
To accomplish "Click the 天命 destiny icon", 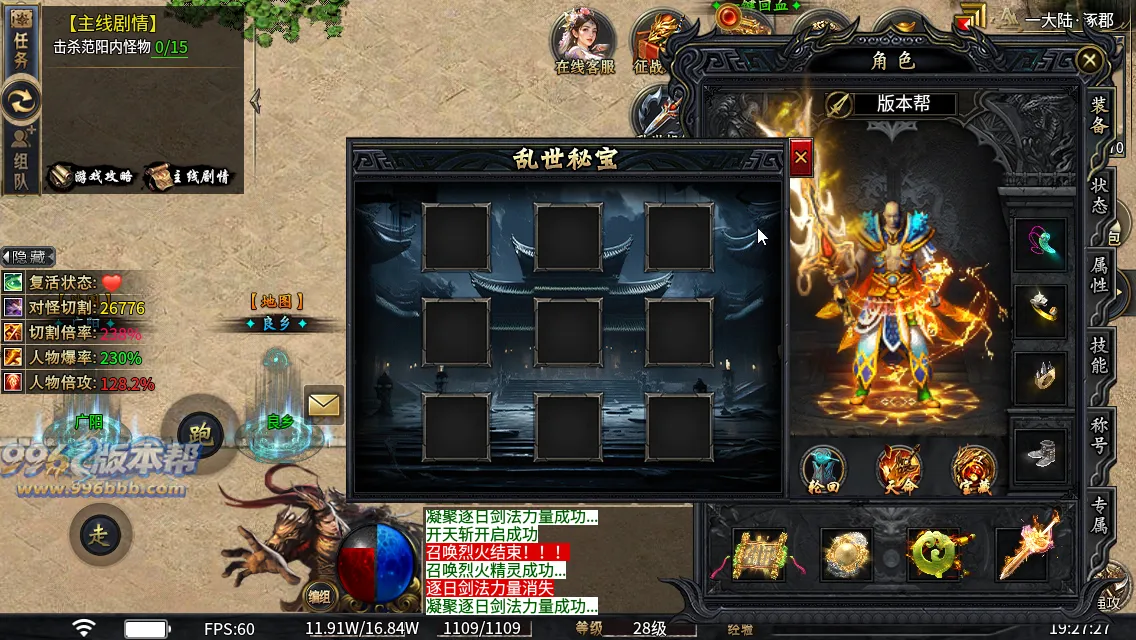I will point(898,470).
